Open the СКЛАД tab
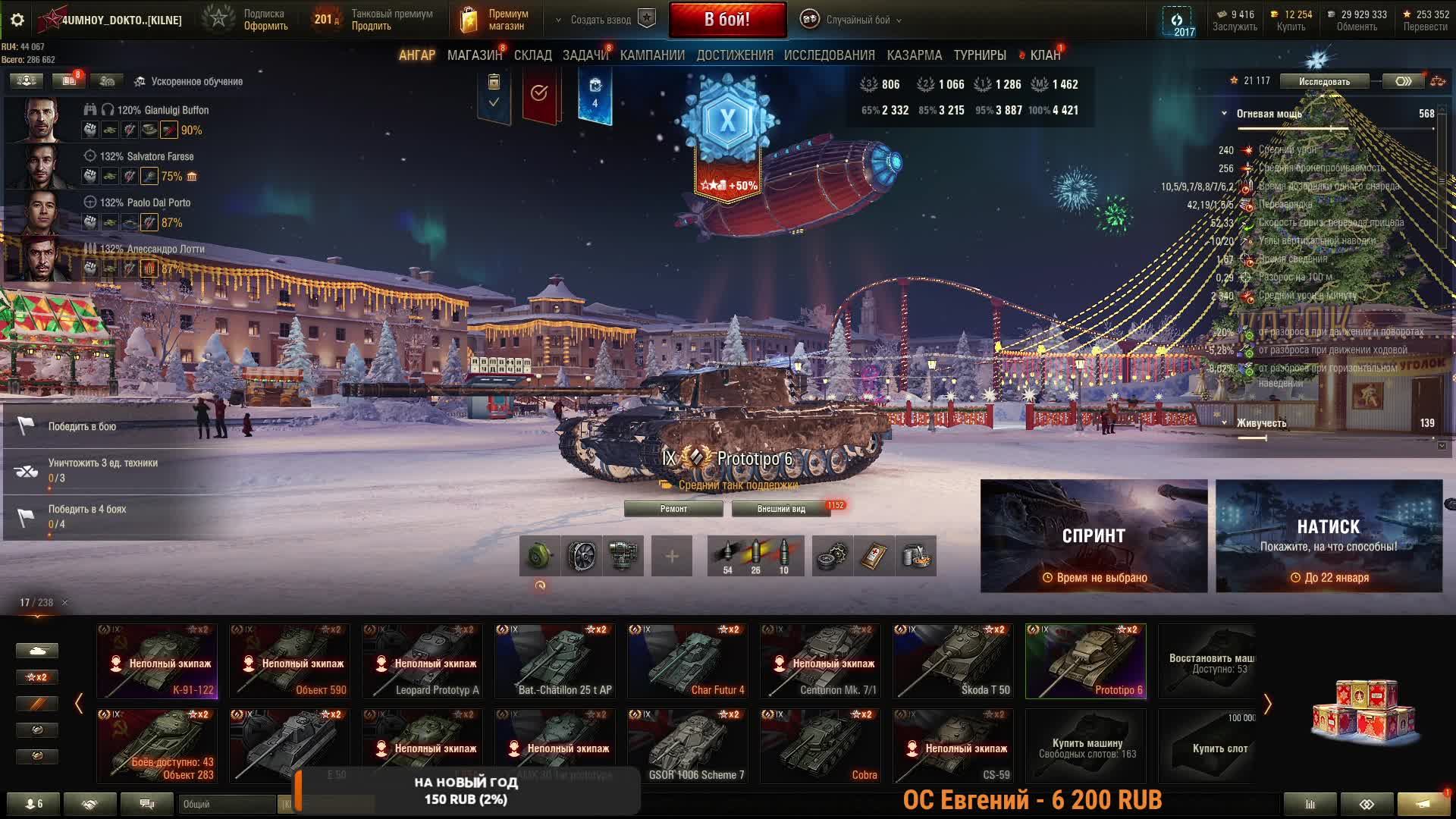 (532, 55)
